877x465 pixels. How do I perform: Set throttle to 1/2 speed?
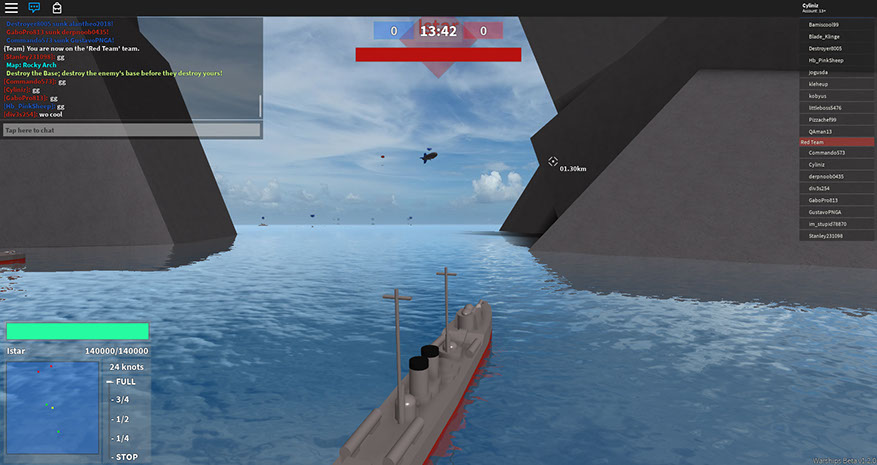click(121, 419)
